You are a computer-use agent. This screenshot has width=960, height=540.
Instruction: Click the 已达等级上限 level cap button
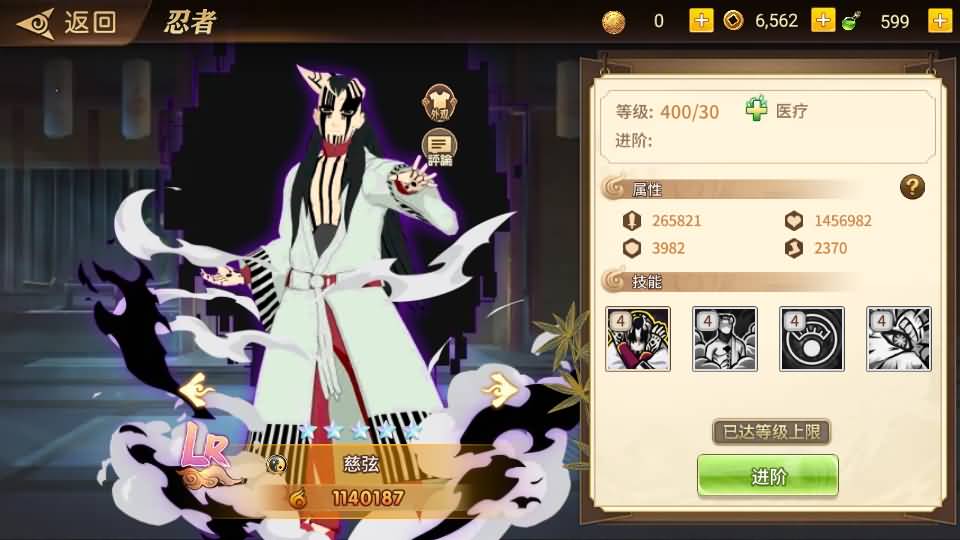(771, 432)
